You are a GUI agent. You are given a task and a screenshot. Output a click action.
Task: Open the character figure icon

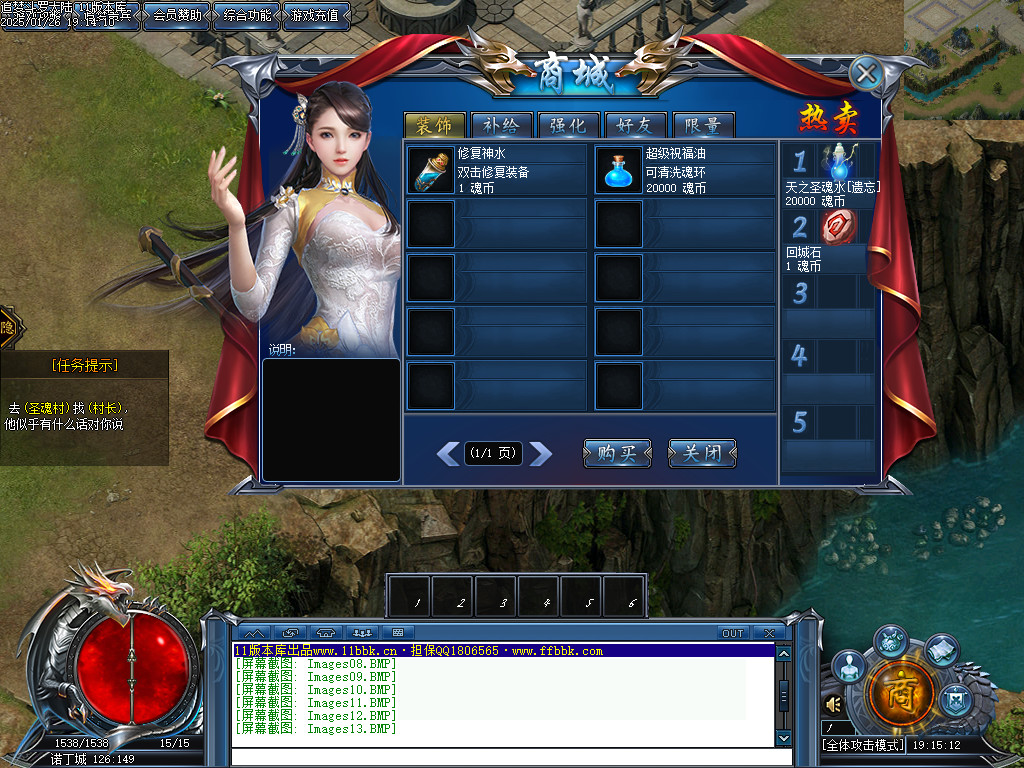[848, 665]
